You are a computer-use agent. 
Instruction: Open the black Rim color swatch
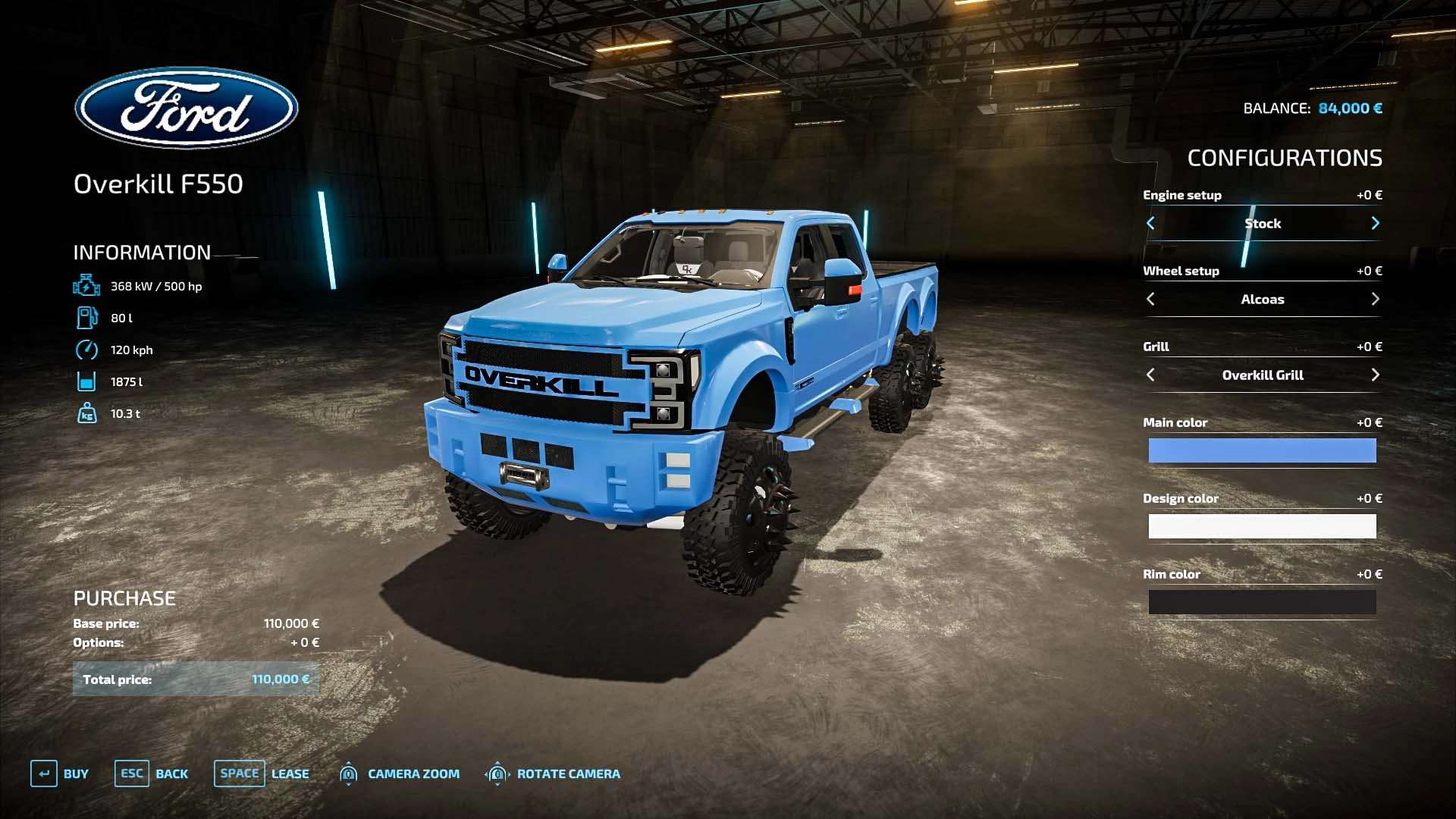point(1262,602)
